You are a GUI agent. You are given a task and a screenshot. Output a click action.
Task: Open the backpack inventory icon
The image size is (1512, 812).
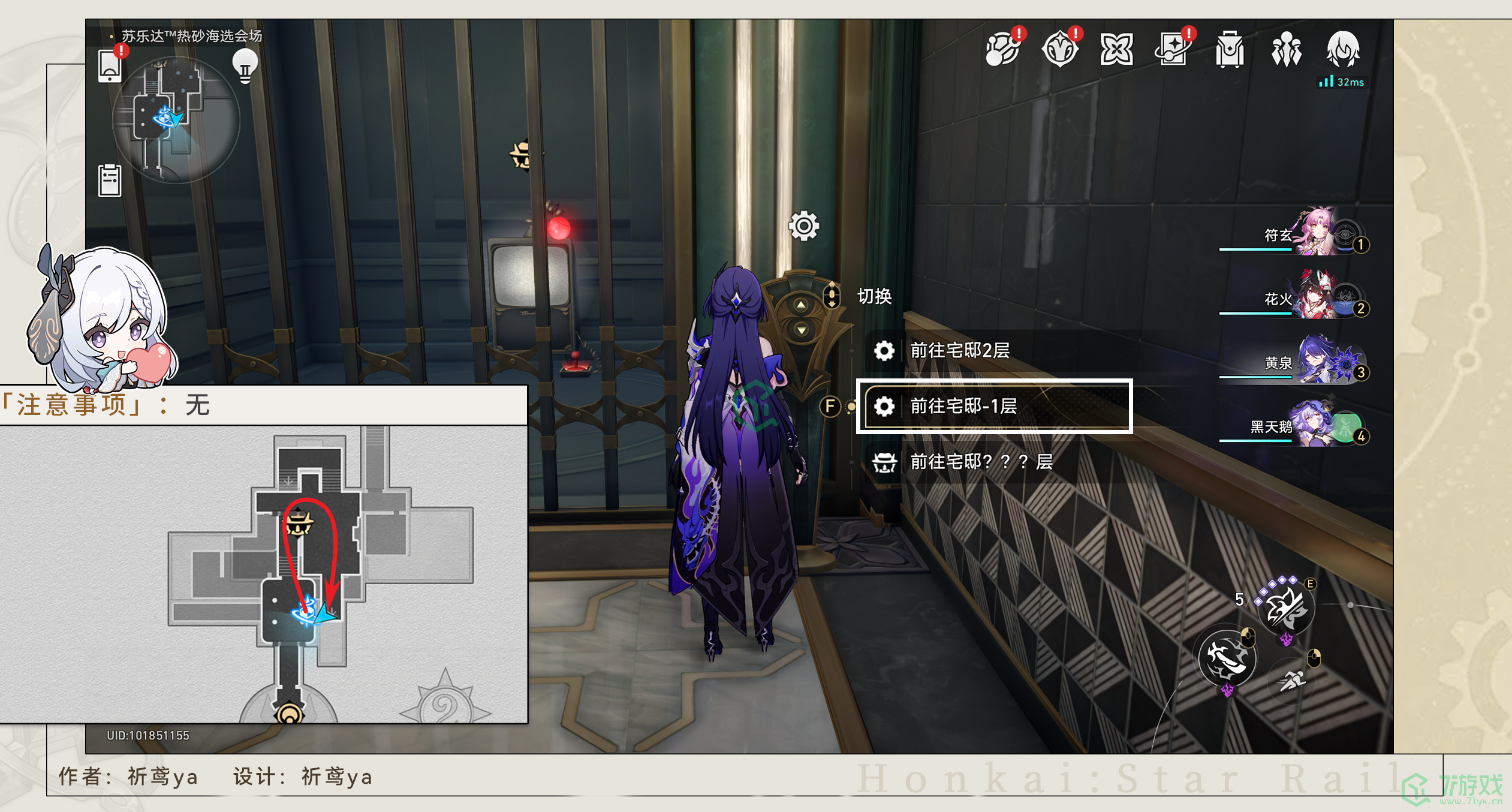point(1229,49)
